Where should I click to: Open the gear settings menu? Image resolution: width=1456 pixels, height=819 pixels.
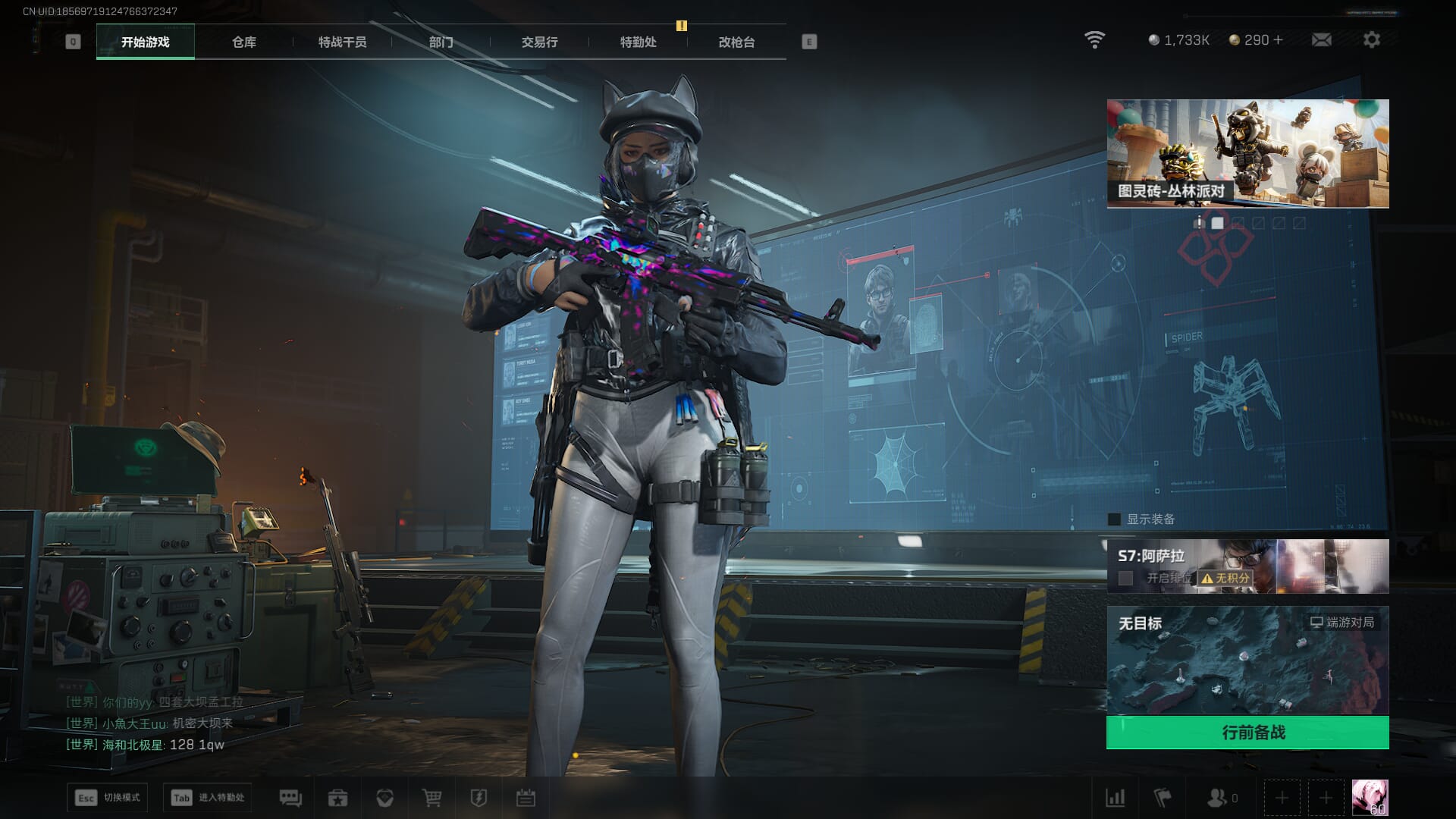(1371, 40)
